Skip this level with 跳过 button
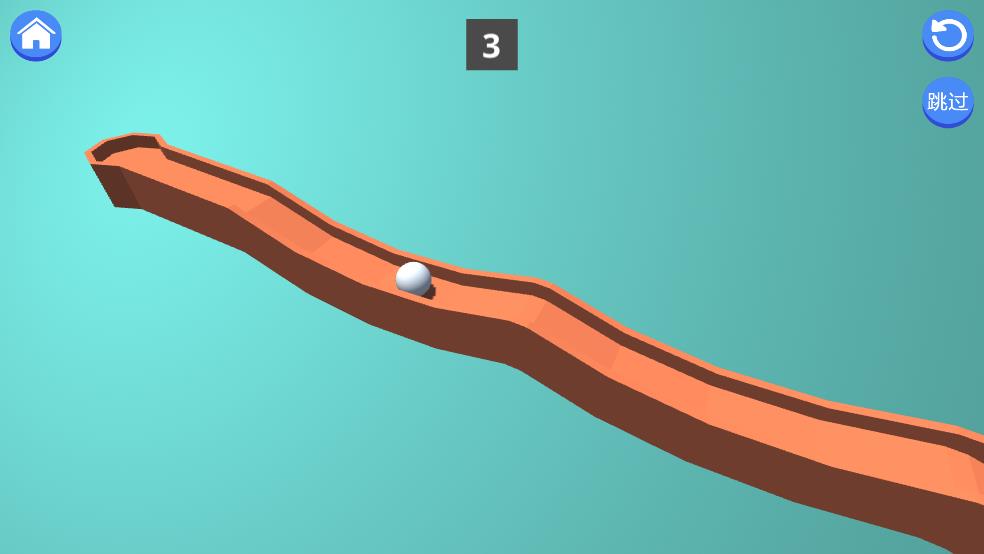This screenshot has width=984, height=554. coord(947,101)
